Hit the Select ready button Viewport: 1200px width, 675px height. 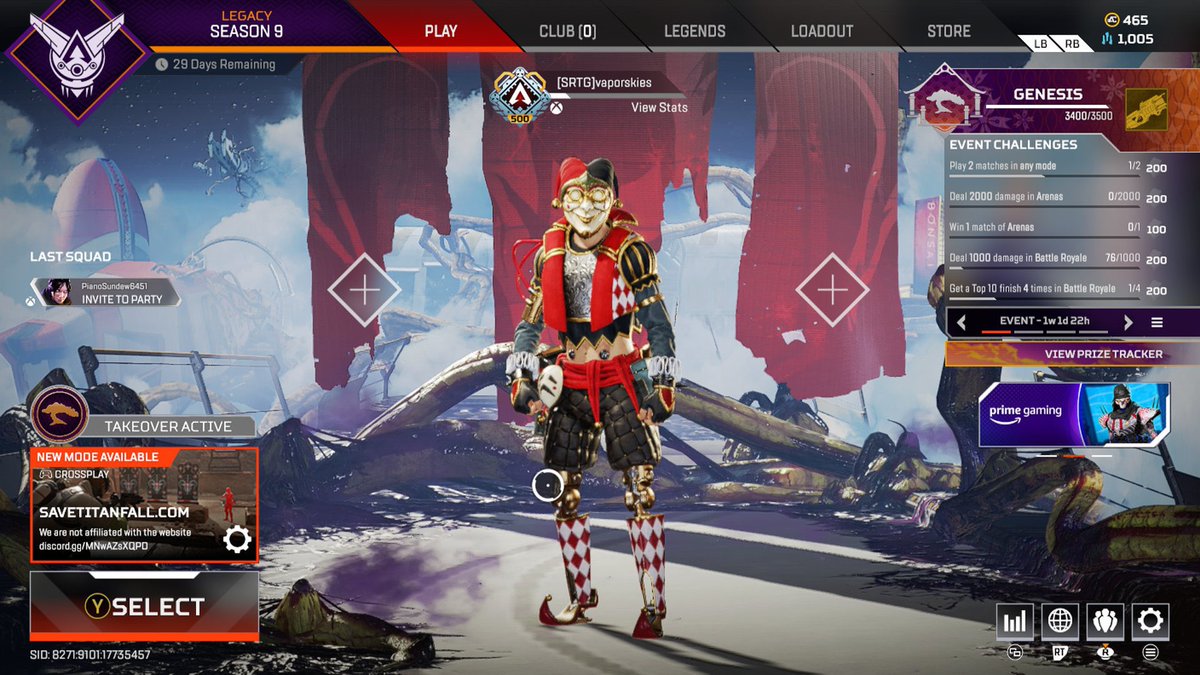click(x=144, y=606)
